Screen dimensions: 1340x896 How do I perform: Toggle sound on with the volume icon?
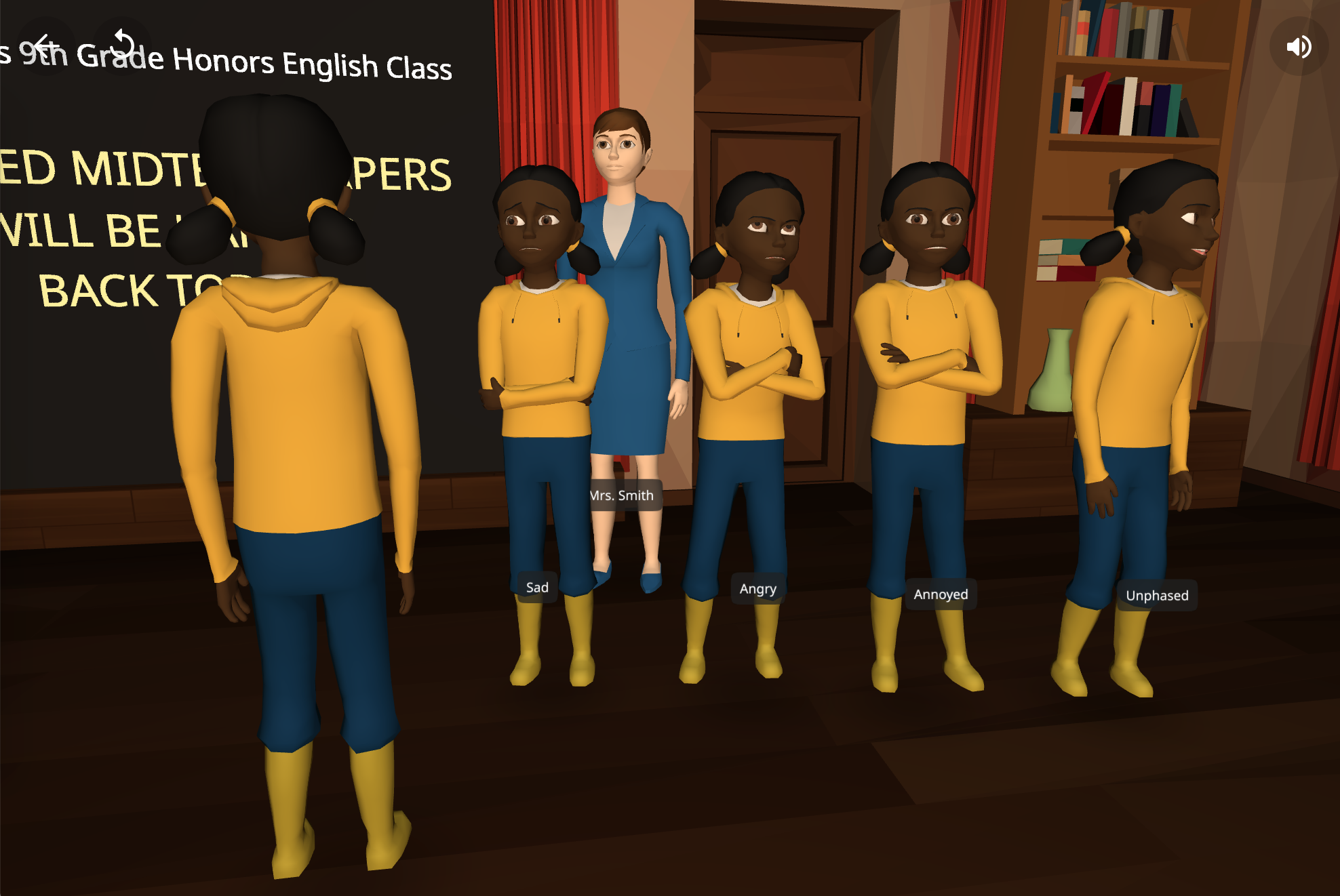pyautogui.click(x=1299, y=46)
